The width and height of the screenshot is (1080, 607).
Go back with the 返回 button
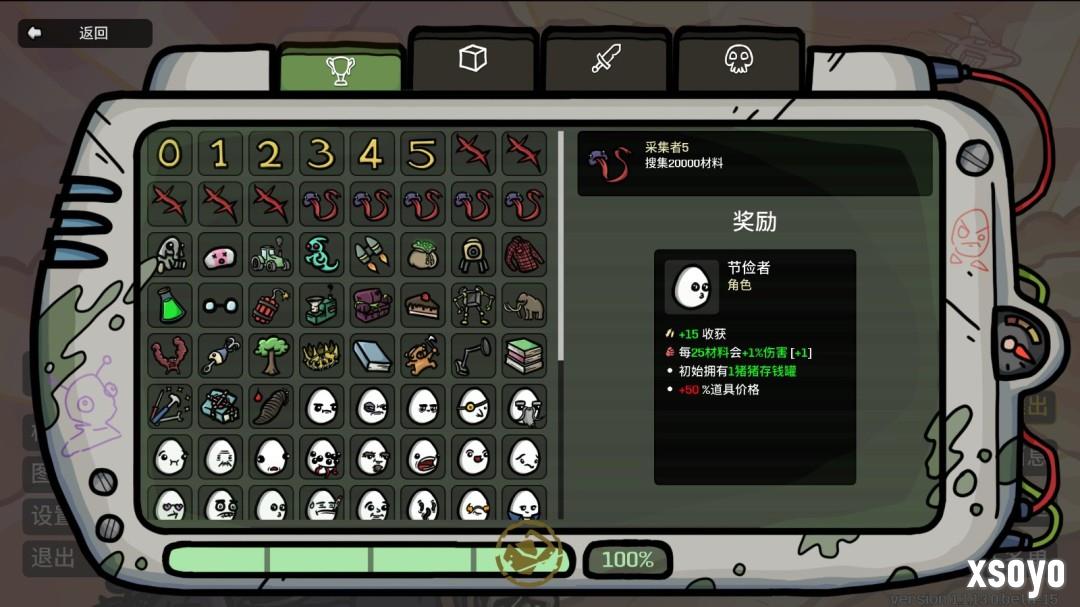pos(85,33)
